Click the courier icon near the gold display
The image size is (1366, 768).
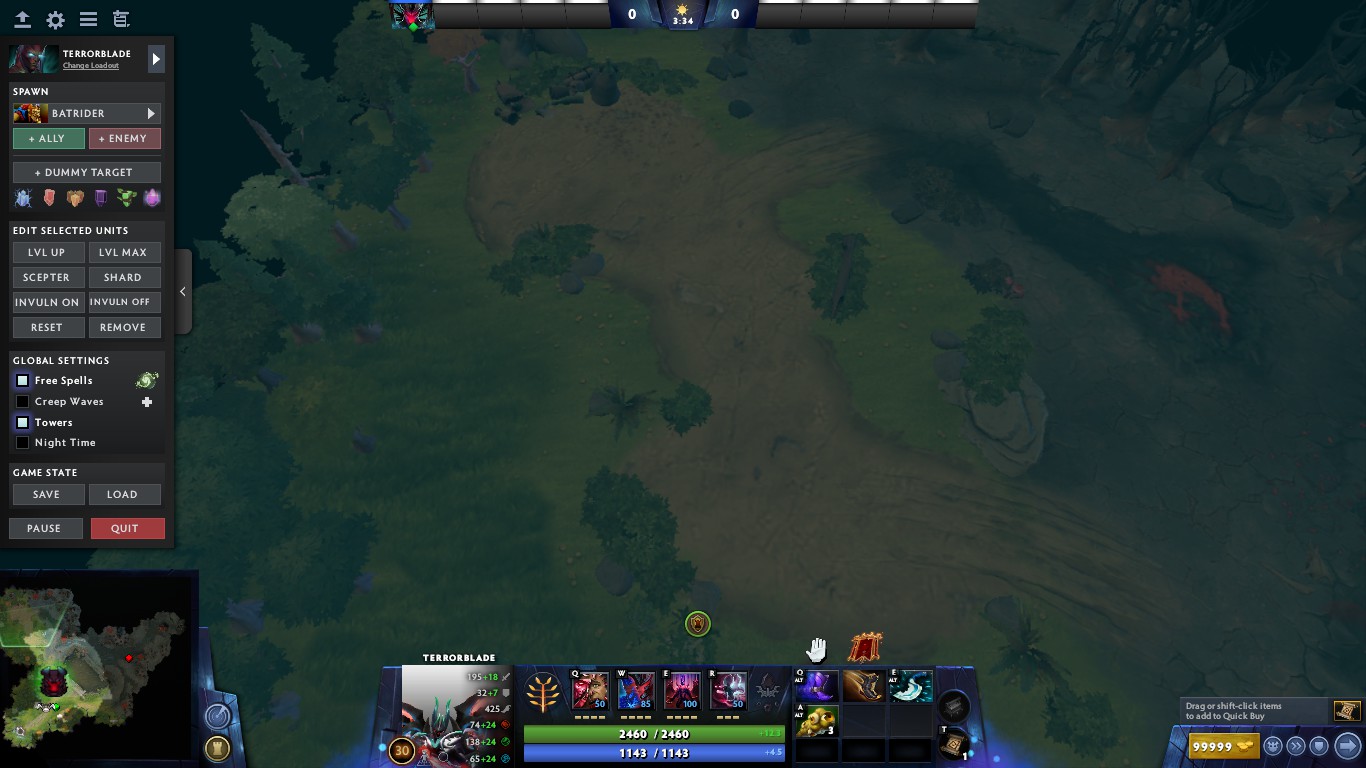click(x=1271, y=746)
